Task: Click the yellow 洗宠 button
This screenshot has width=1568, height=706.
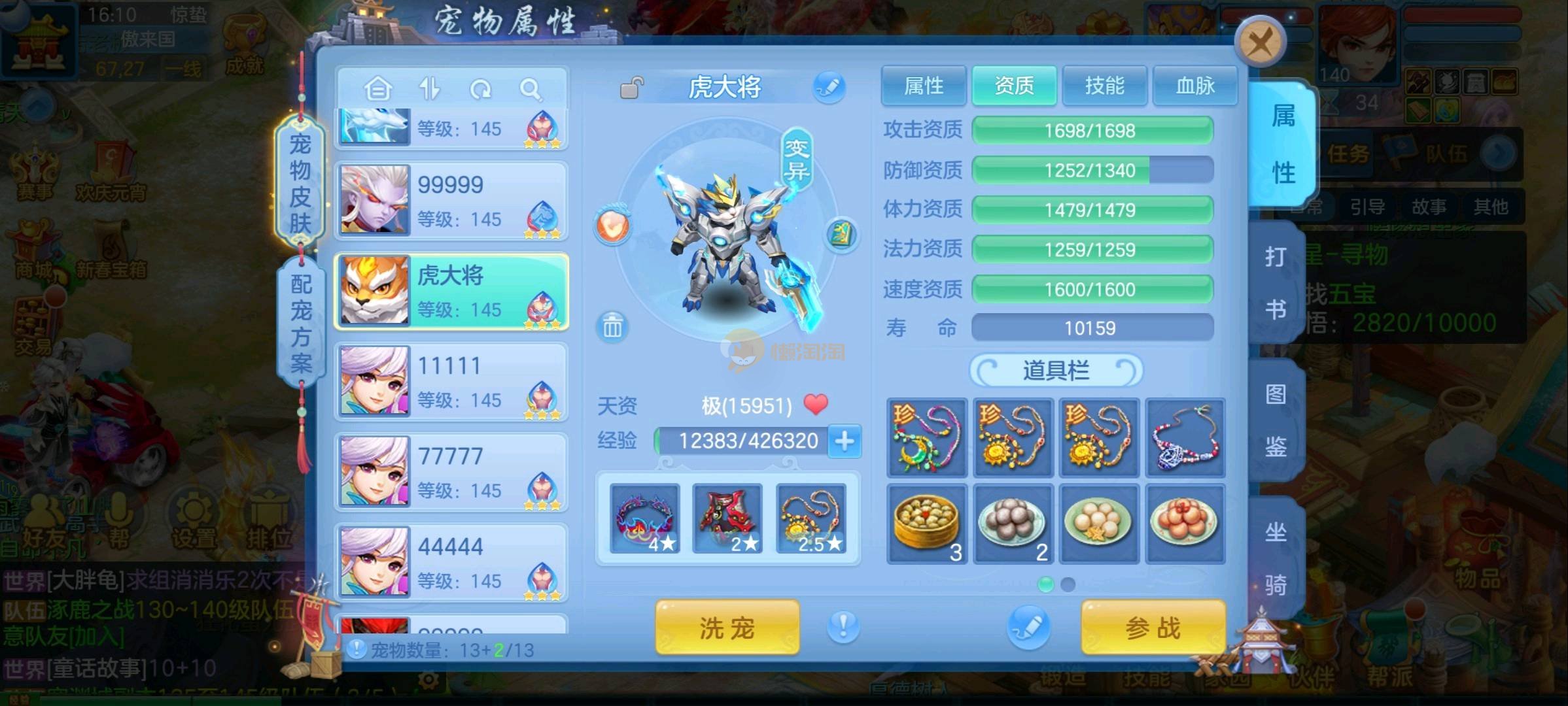Action: click(x=727, y=628)
